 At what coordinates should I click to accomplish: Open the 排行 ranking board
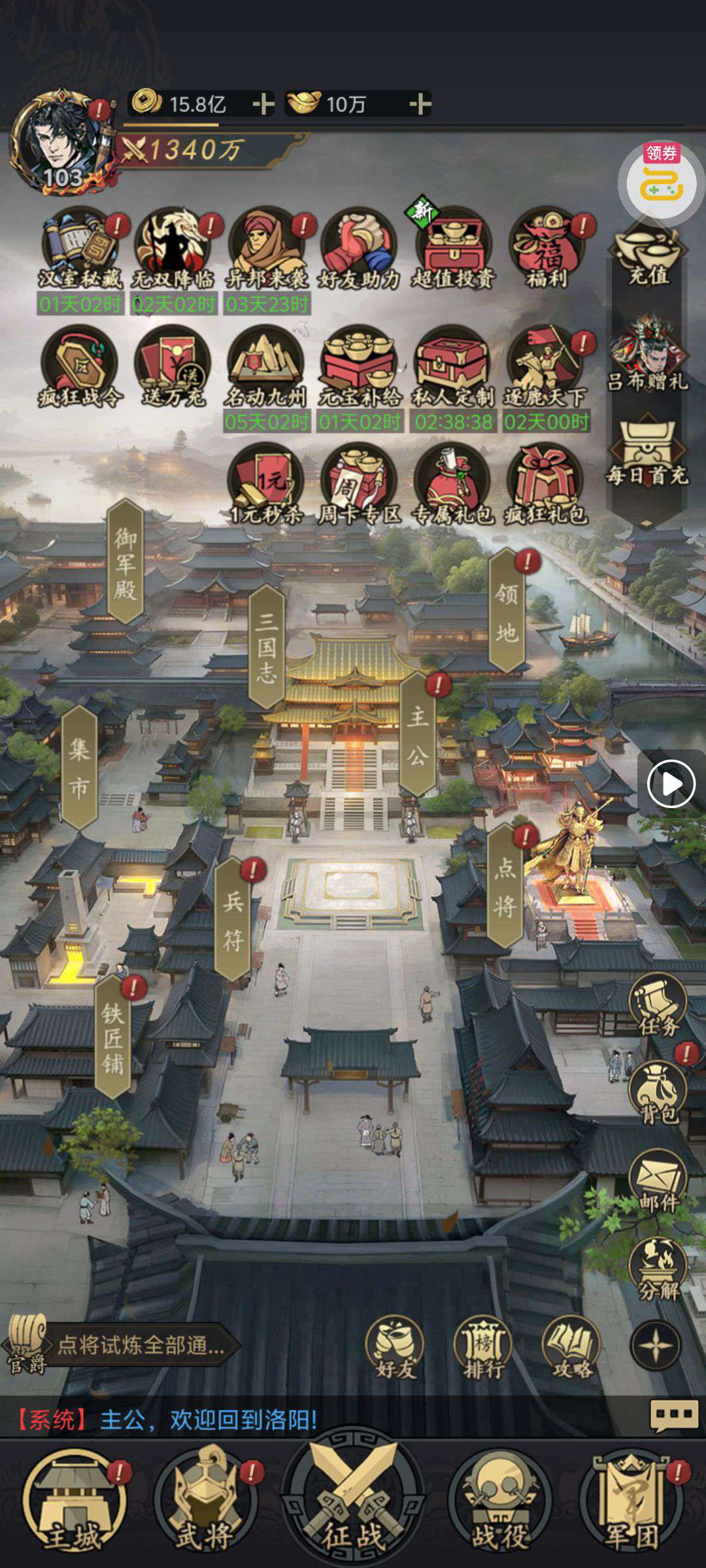tap(484, 1347)
